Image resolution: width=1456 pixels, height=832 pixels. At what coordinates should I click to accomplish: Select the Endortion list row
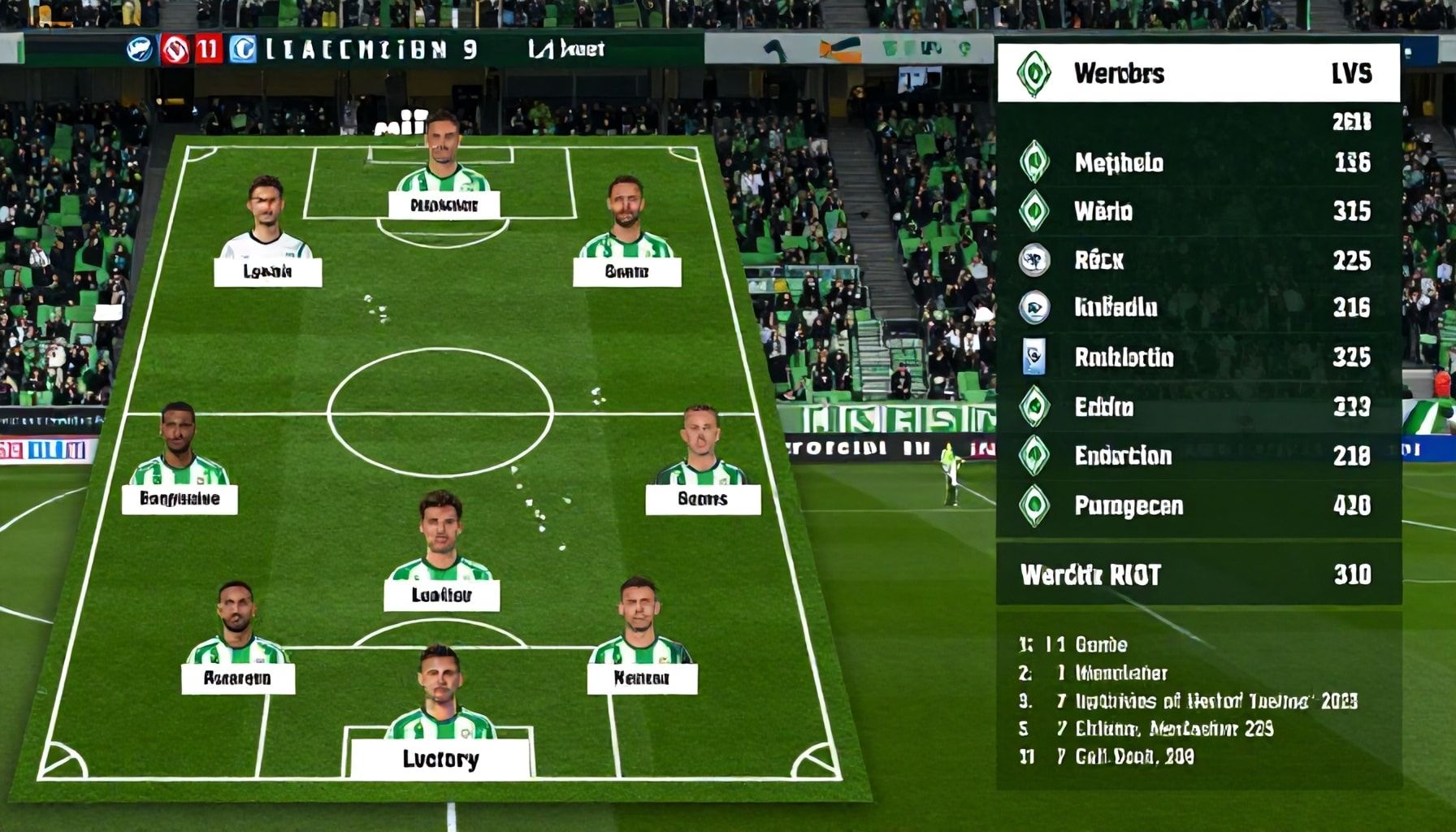tap(1198, 456)
